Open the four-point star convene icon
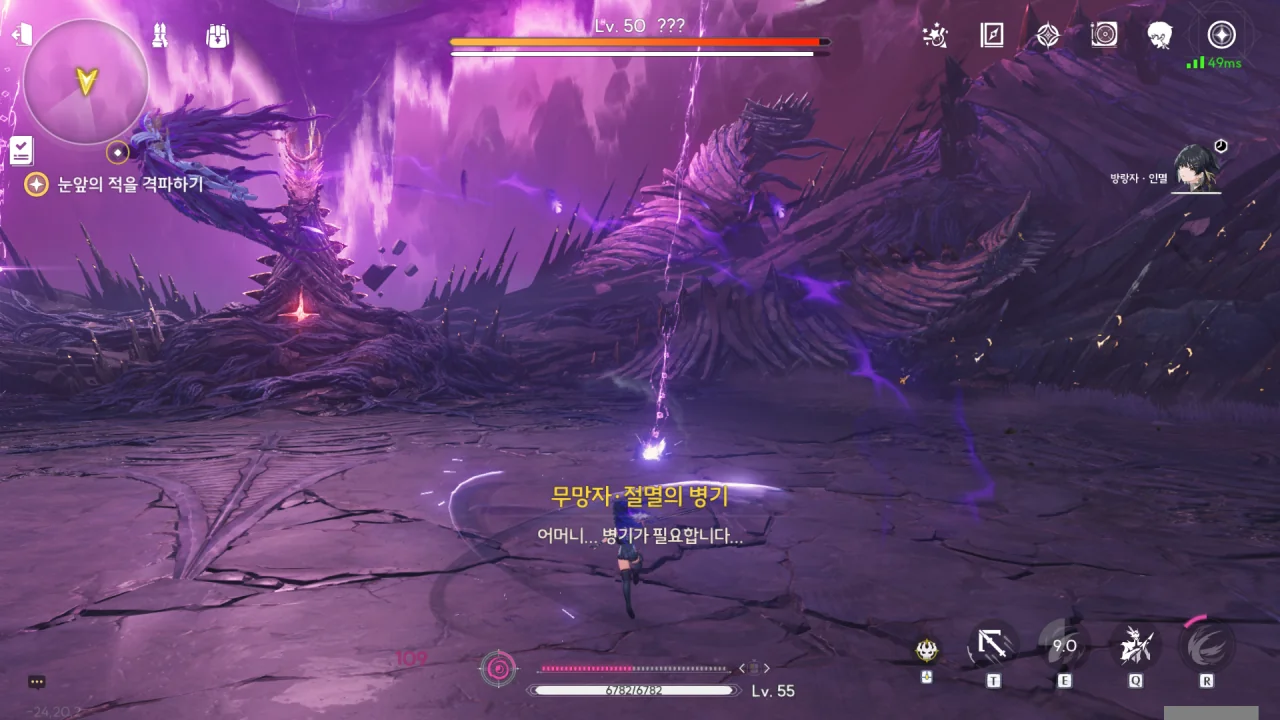Screen dimensions: 1280x720 (x=1047, y=36)
